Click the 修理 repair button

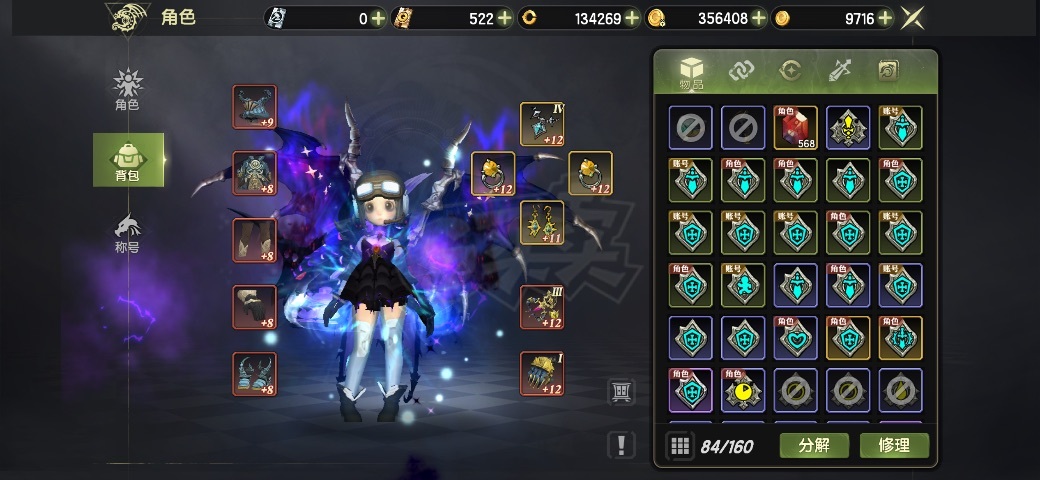(894, 445)
